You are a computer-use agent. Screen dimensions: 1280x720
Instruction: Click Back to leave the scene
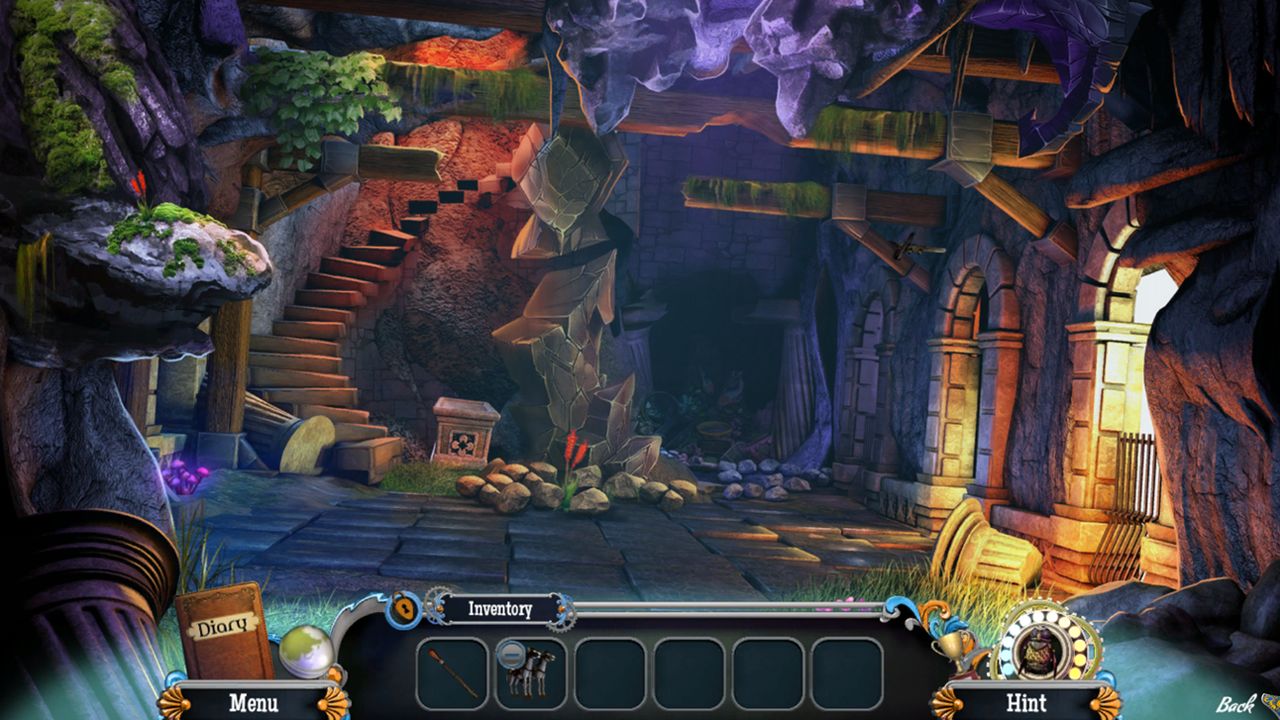click(1237, 703)
